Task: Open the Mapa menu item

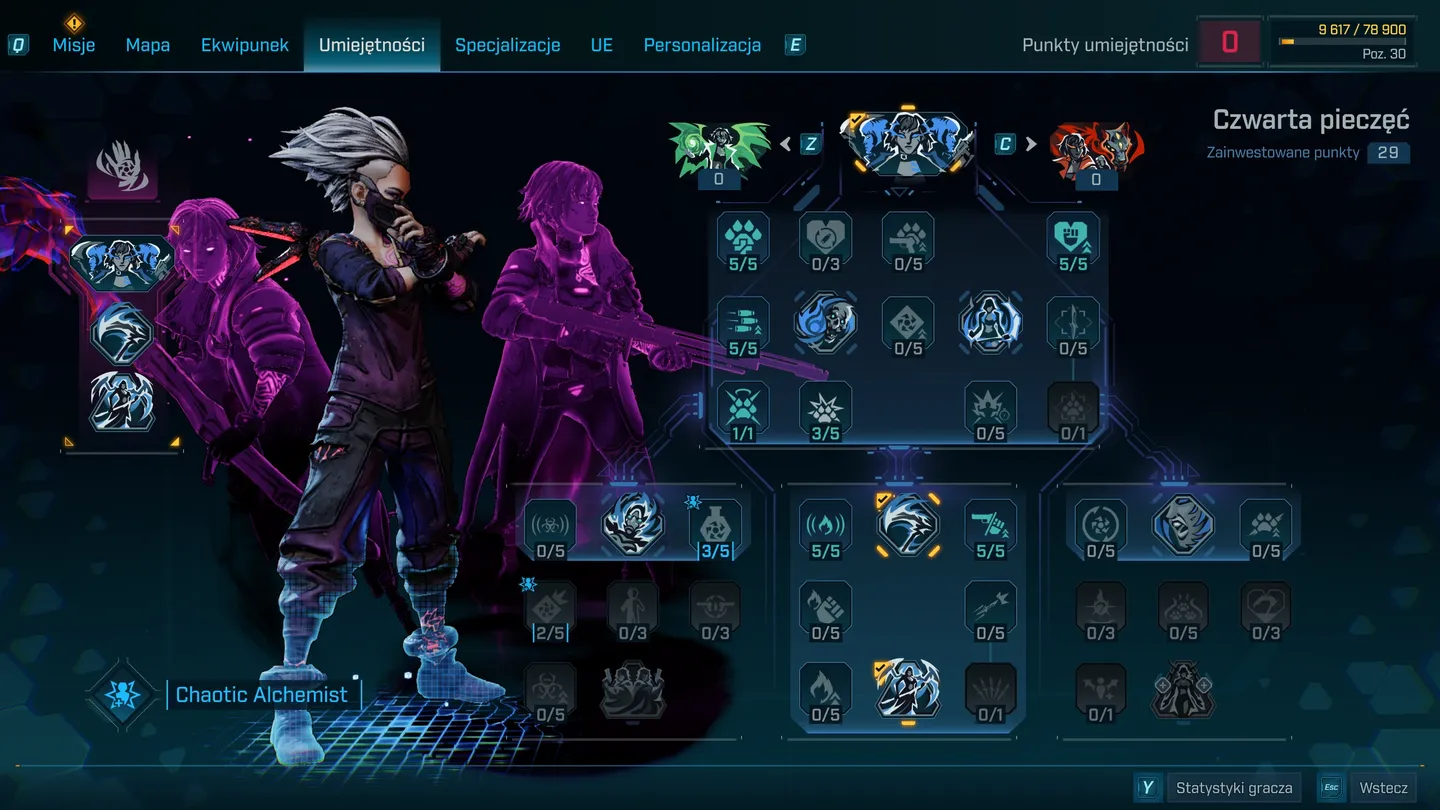Action: [x=147, y=44]
